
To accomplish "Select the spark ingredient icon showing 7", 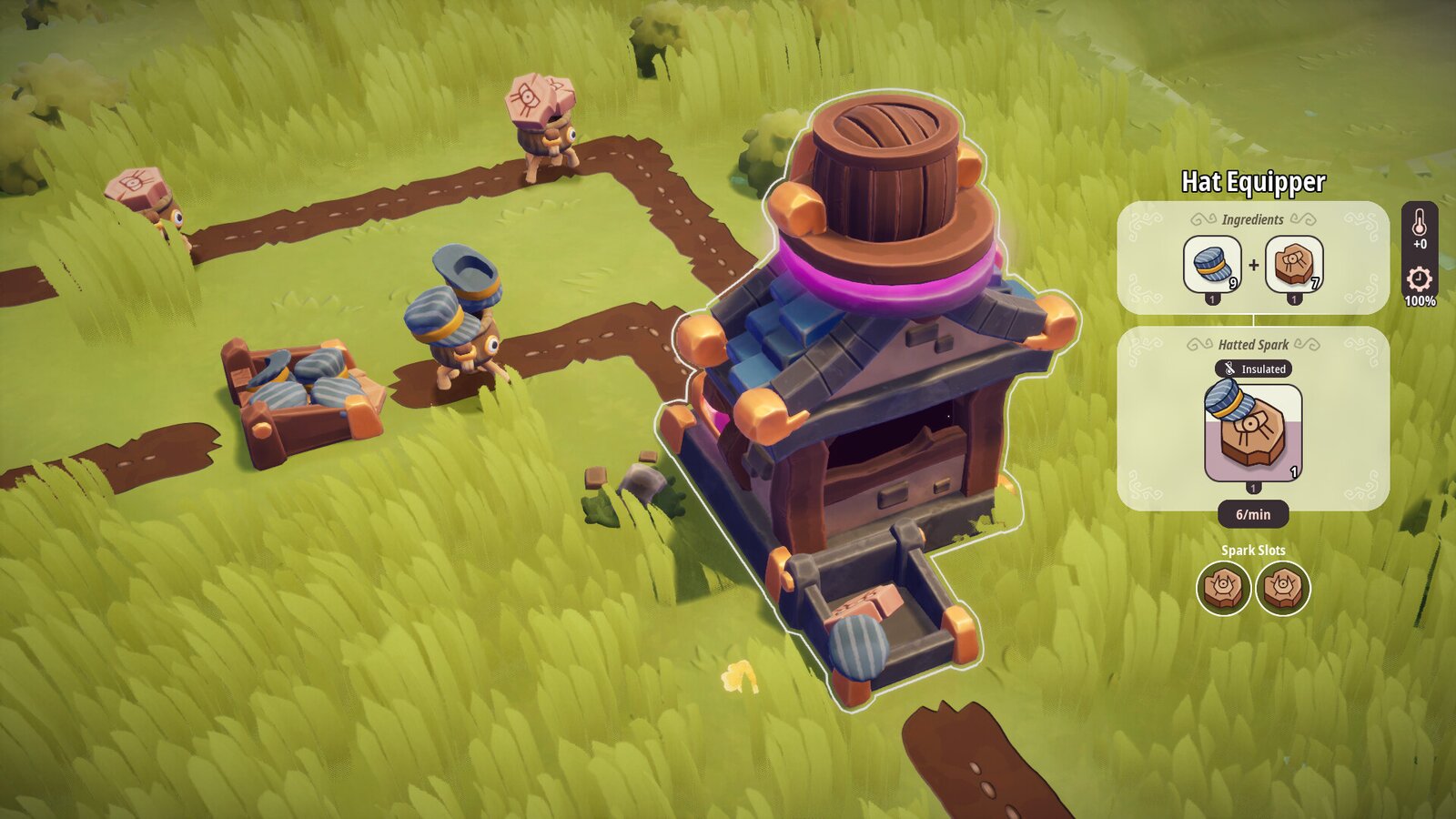I will [x=1293, y=263].
